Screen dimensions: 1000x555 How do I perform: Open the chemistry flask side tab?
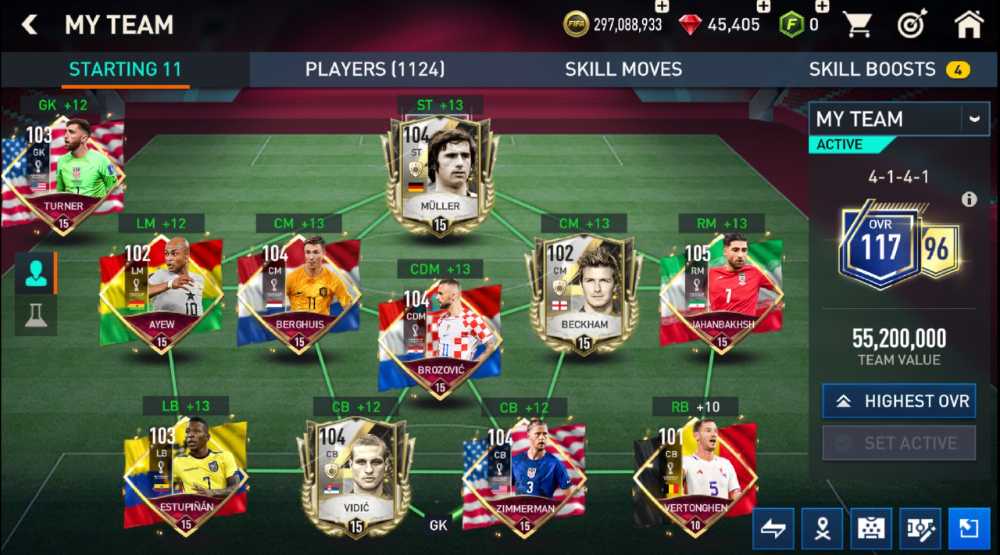(x=36, y=315)
